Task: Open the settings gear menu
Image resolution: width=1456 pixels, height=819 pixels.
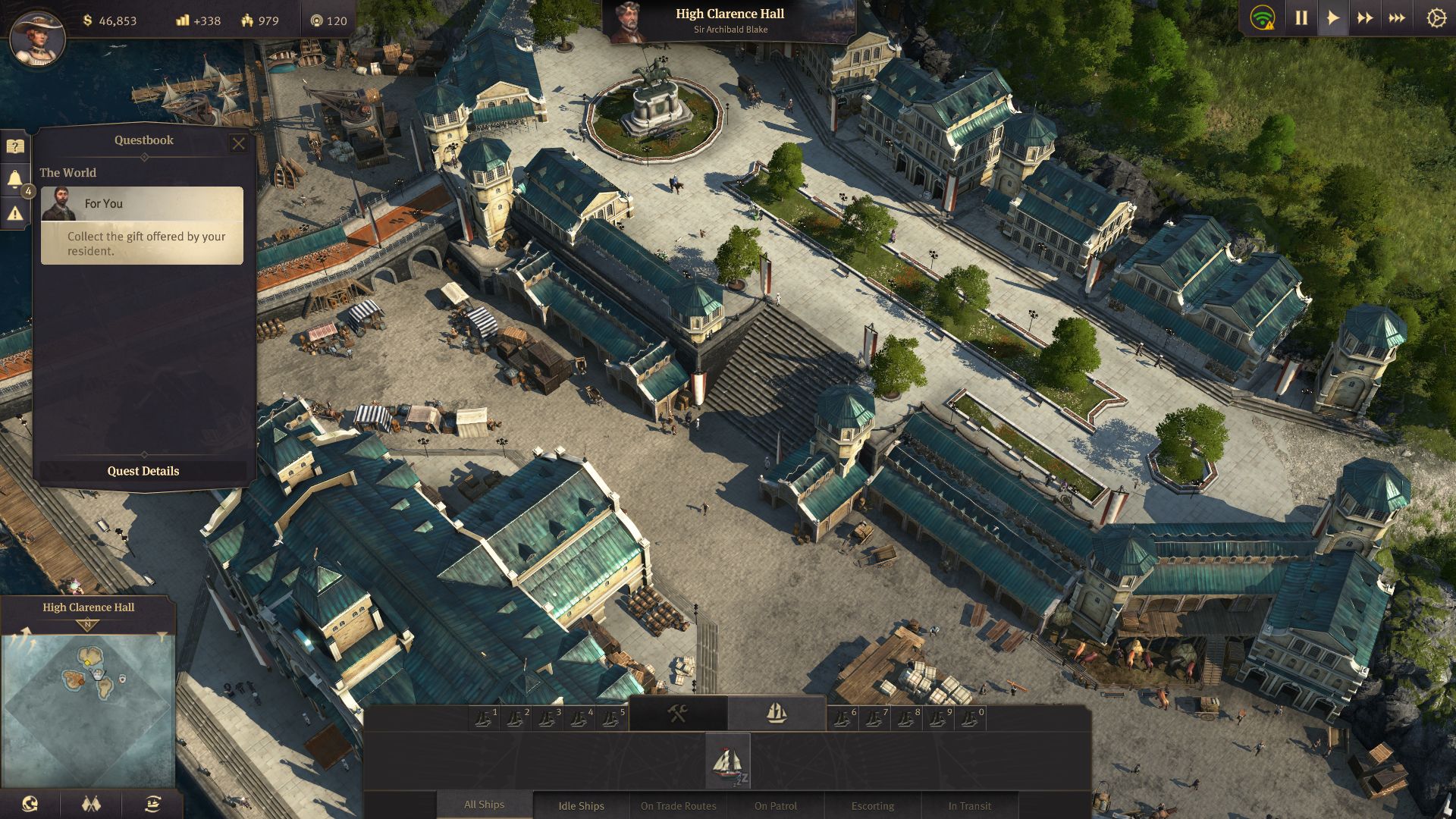Action: 1436,18
